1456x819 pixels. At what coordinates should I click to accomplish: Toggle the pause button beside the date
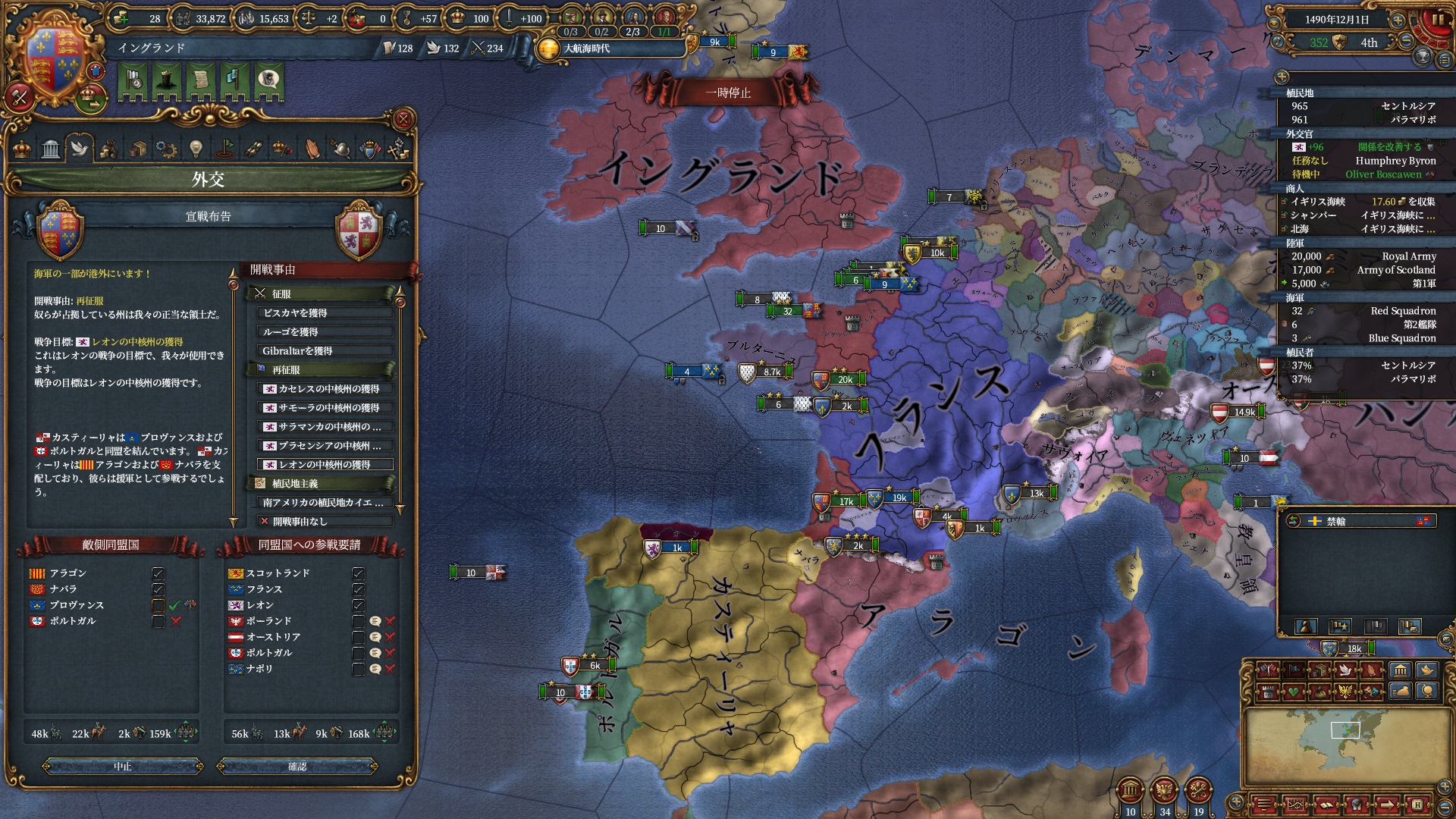(1436, 20)
